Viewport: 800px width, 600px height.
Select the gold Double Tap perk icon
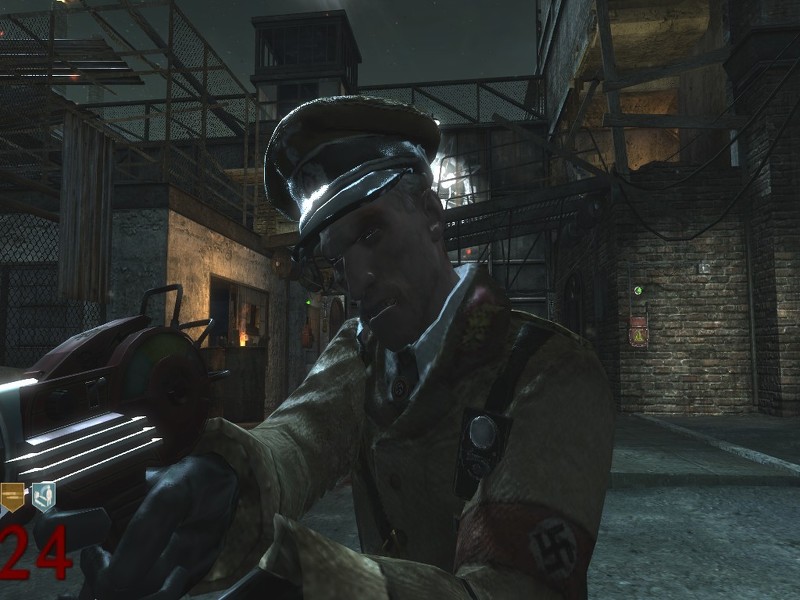coord(12,497)
